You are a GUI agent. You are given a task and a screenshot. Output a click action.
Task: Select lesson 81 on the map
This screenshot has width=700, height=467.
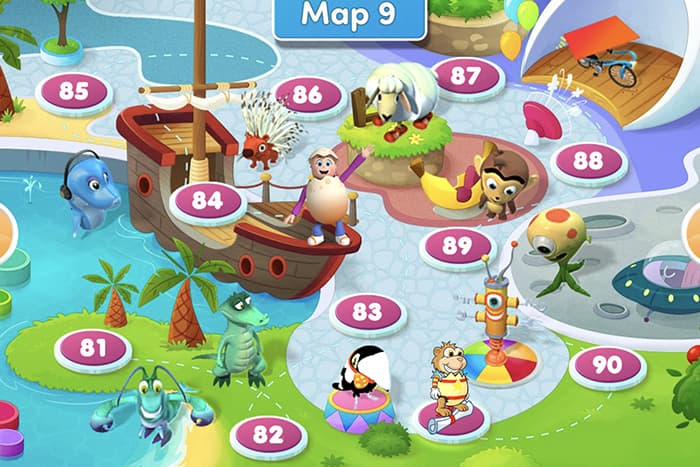[x=93, y=348]
